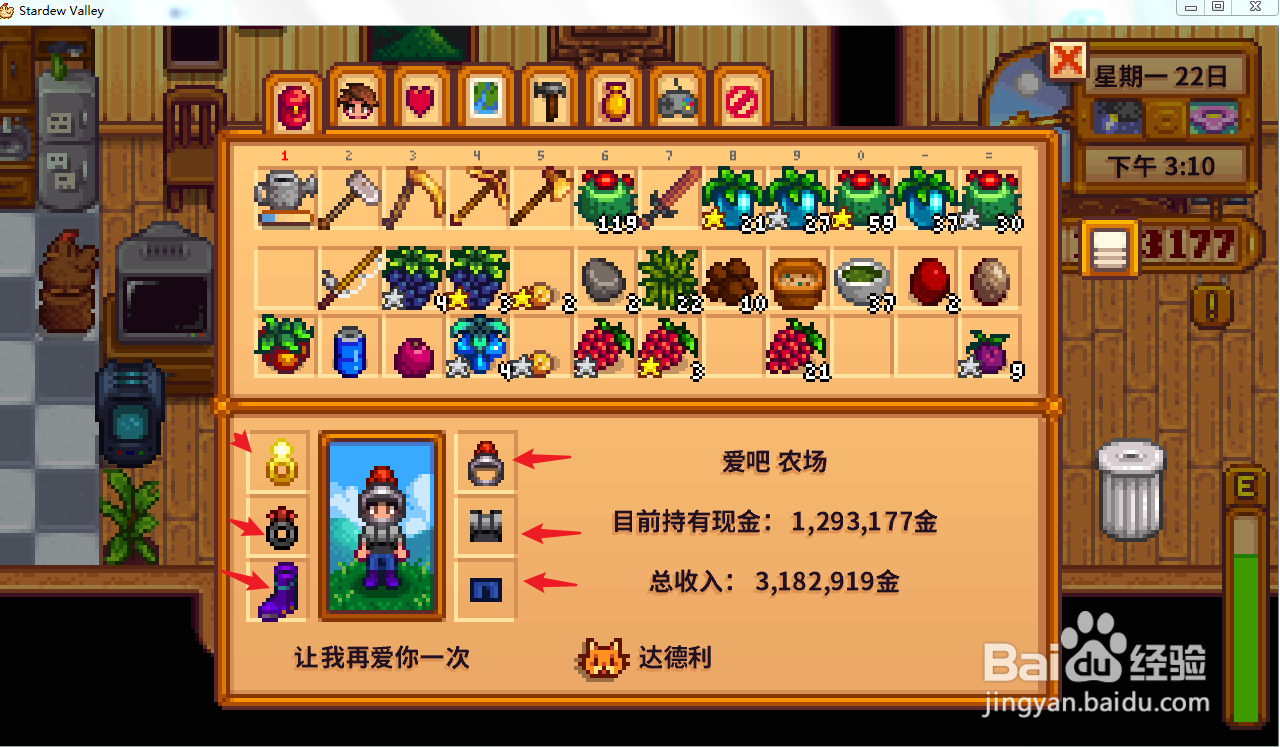Open the social tab with the heart icon

(421, 100)
